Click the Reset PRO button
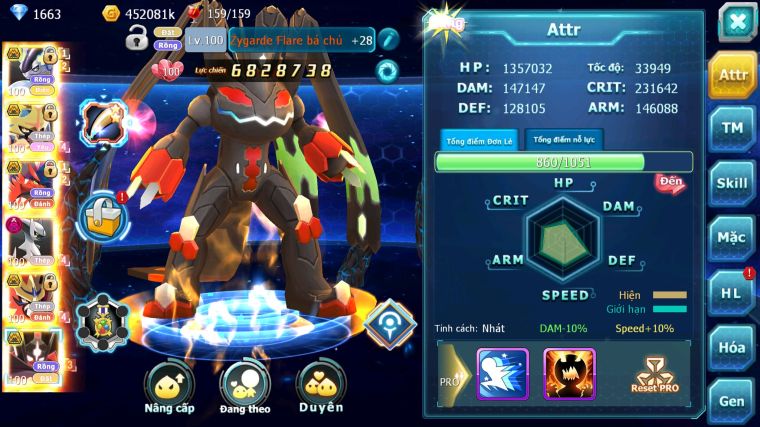Viewport: 760px width, 427px height. click(654, 374)
